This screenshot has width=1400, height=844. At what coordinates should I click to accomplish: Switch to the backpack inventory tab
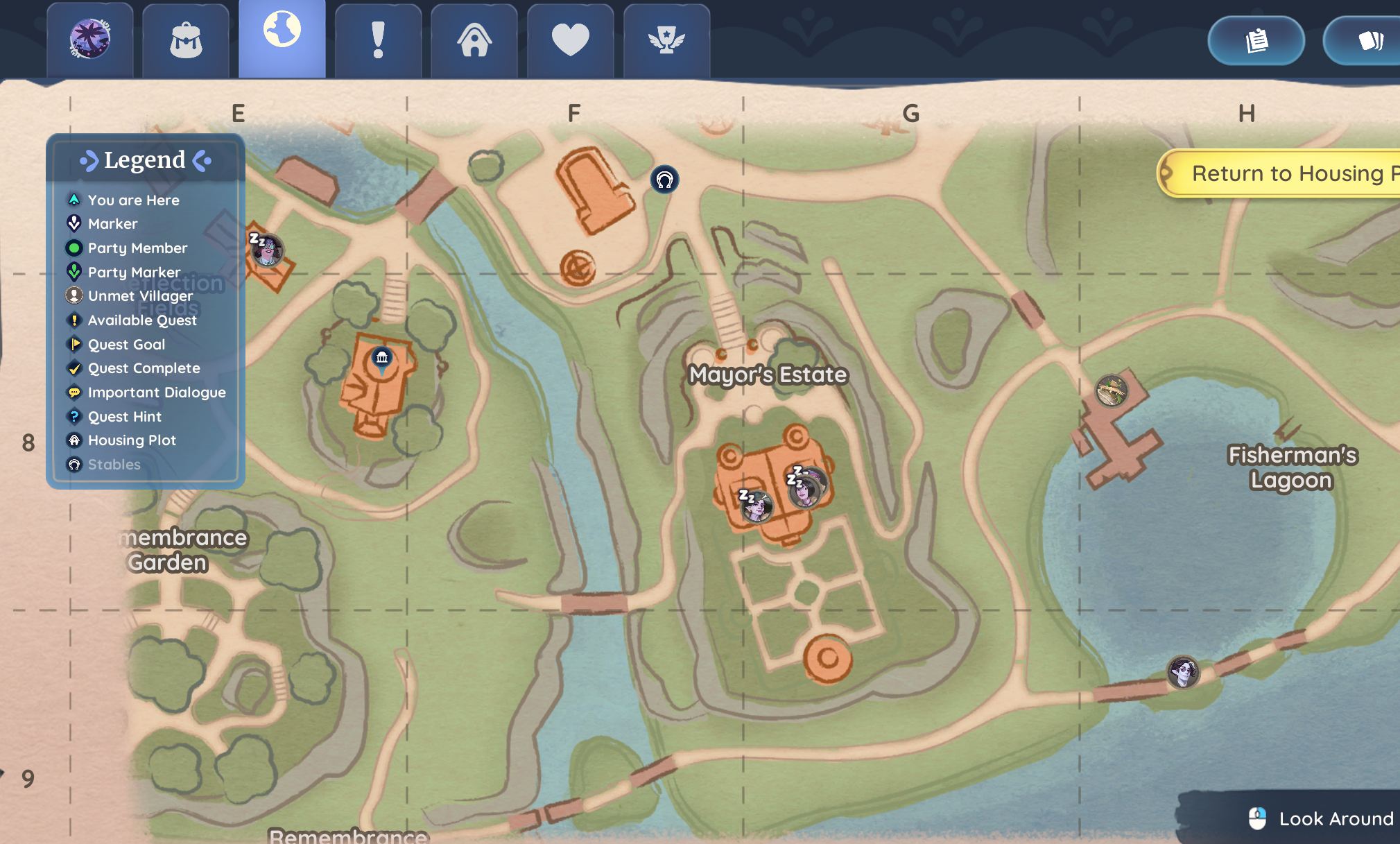pyautogui.click(x=186, y=40)
